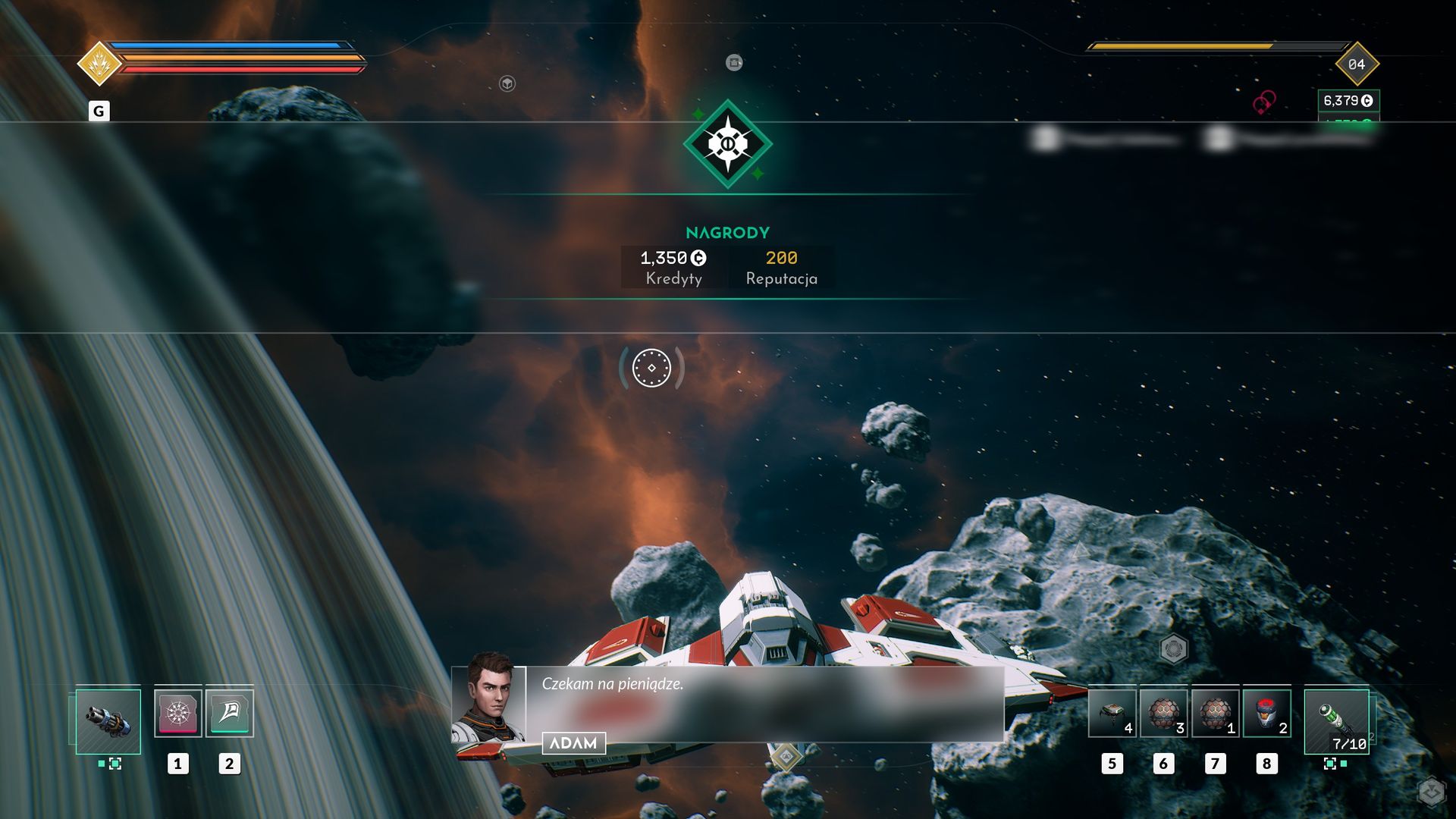
Task: Trigger the teal claw-shaped ability
Action: coord(229,713)
